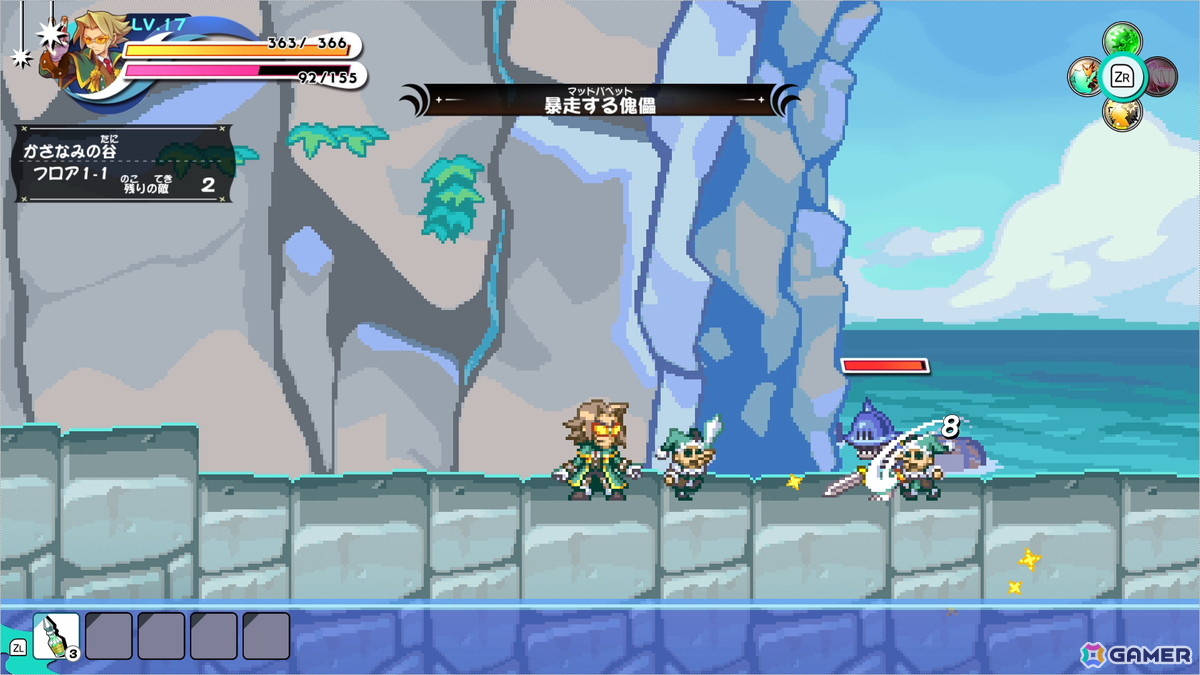
Task: Trigger the yellow skill orb
Action: (1122, 112)
